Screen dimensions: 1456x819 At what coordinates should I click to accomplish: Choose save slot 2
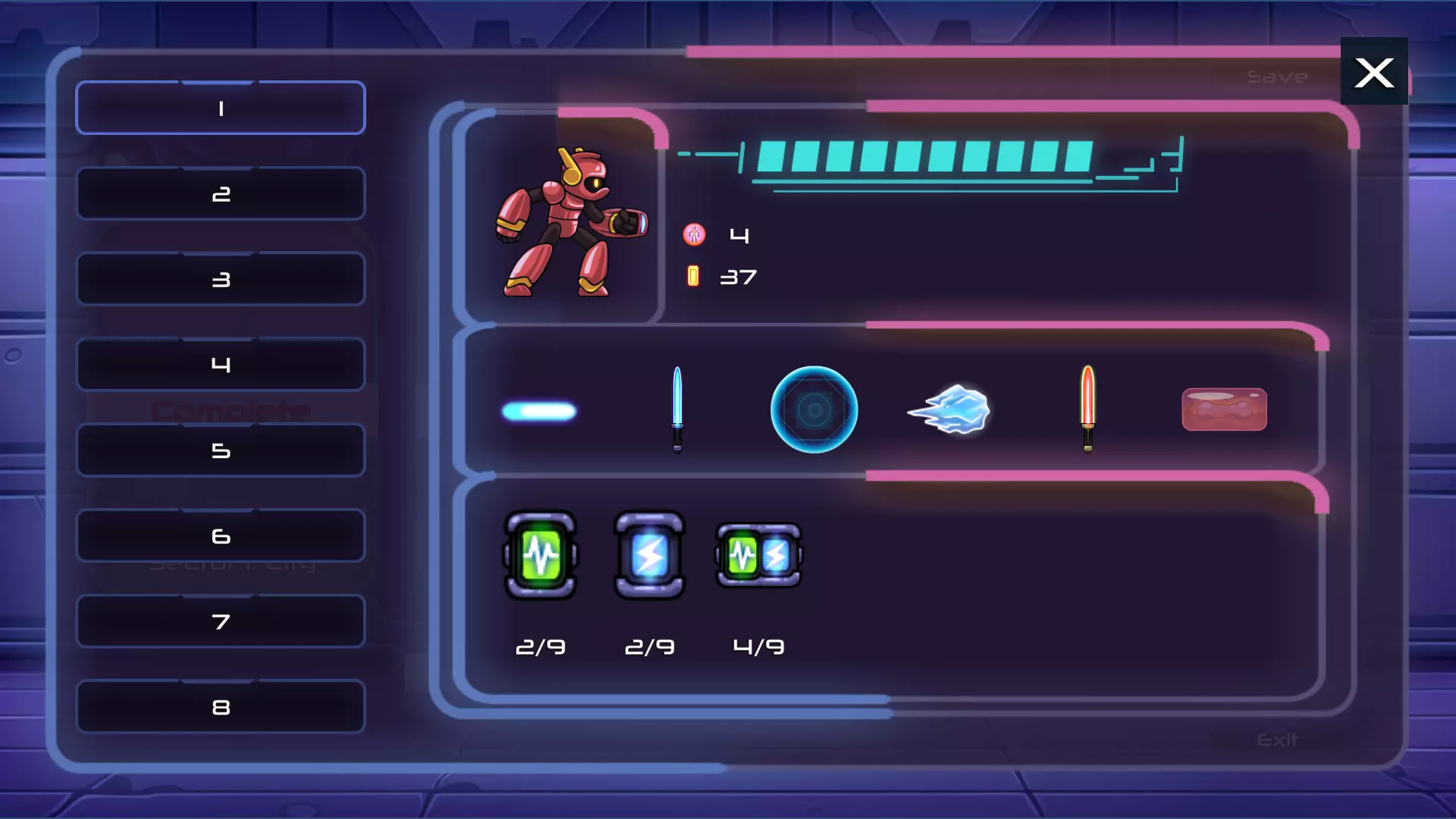tap(221, 194)
